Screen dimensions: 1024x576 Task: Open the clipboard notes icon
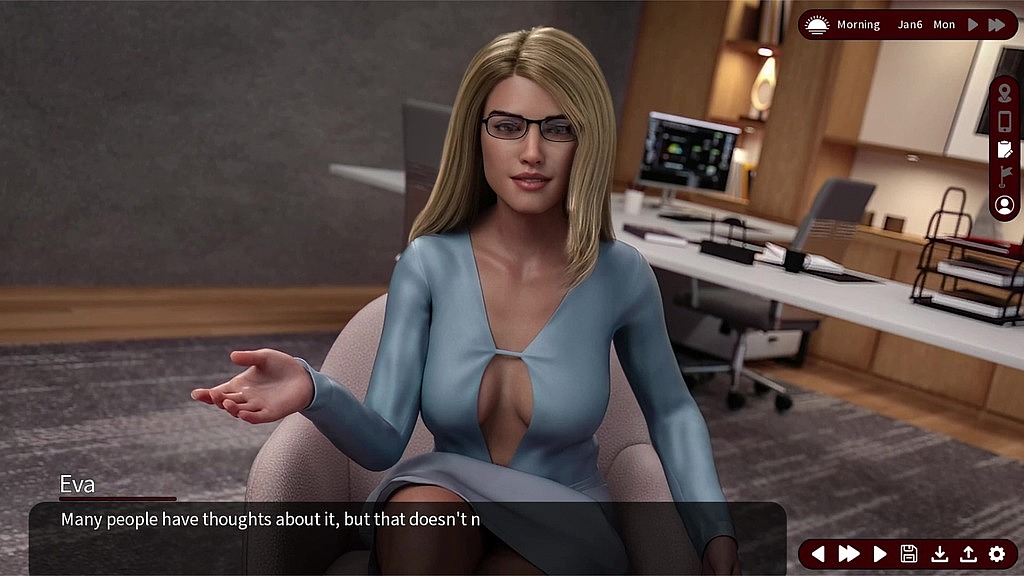click(x=1005, y=149)
